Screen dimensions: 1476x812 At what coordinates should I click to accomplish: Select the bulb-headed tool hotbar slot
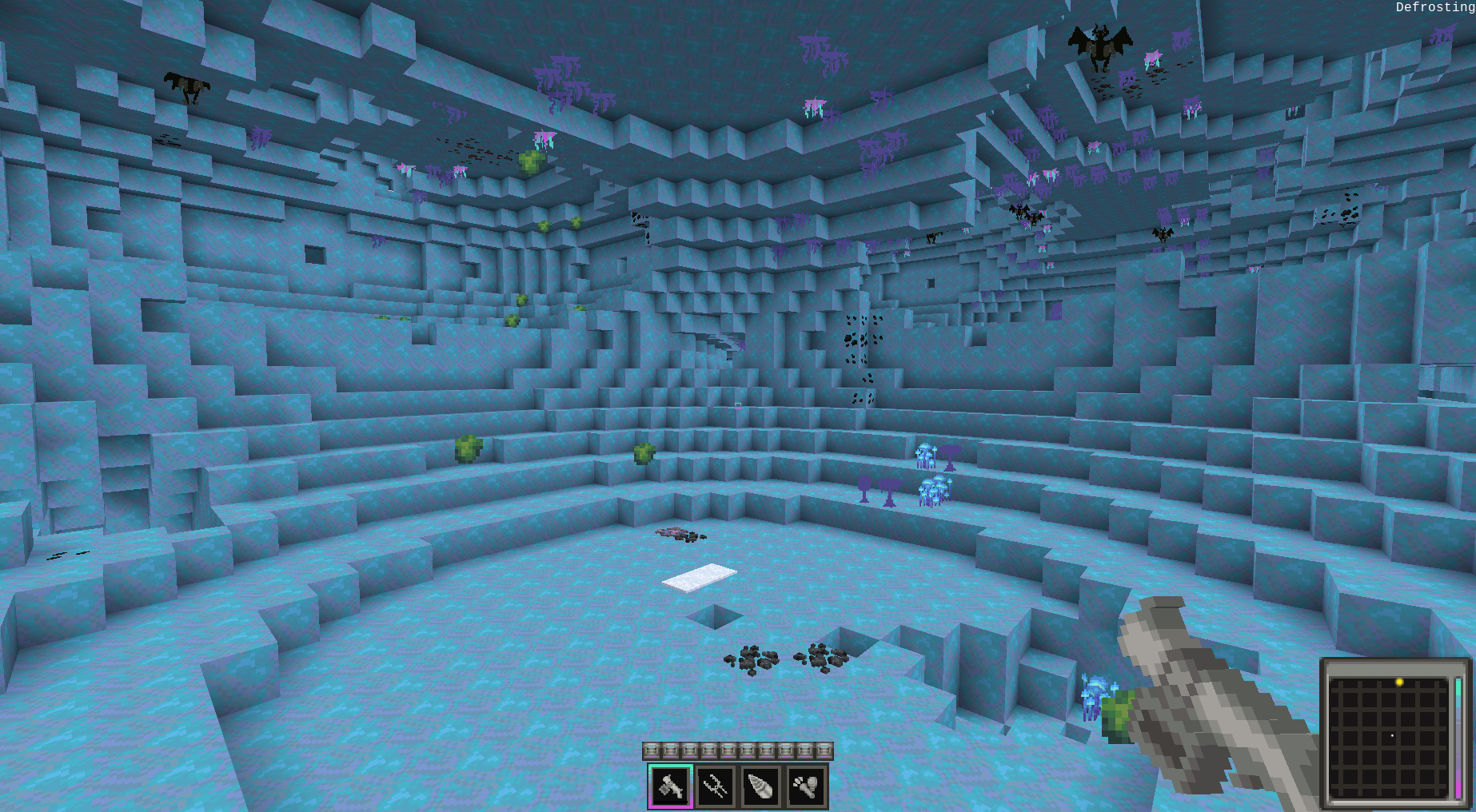[x=806, y=786]
